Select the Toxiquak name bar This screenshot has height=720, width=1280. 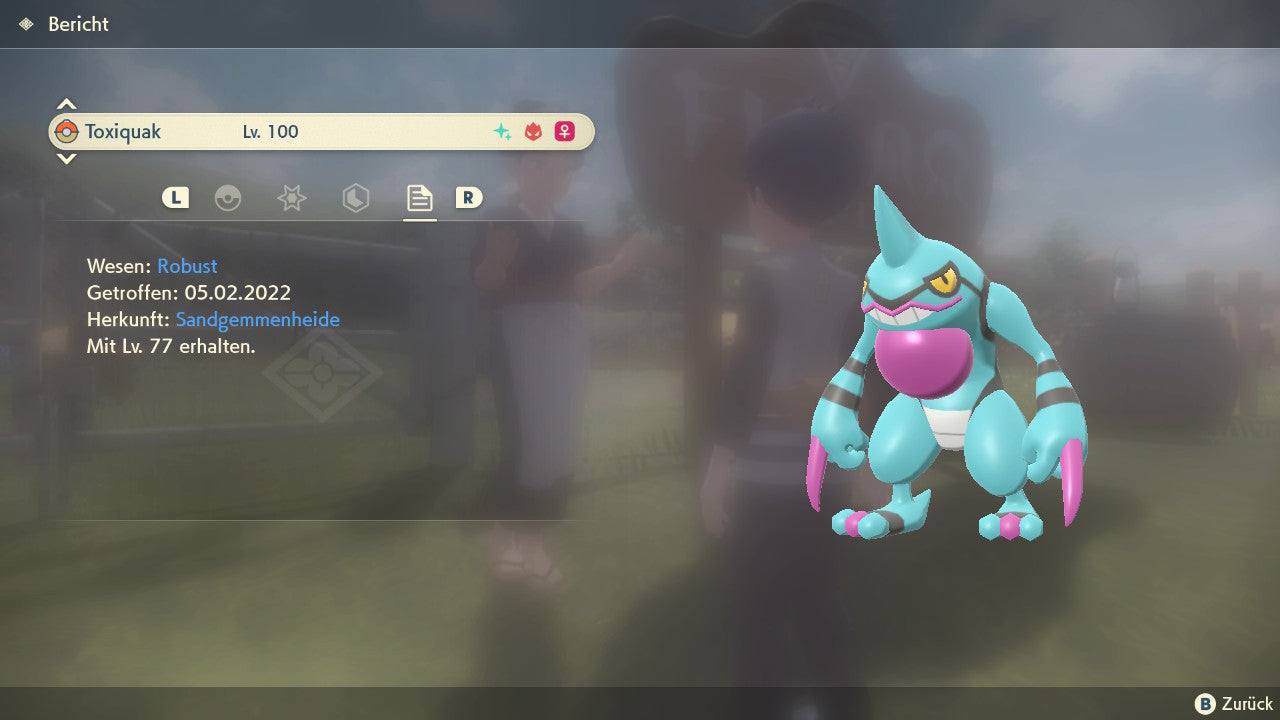(321, 132)
